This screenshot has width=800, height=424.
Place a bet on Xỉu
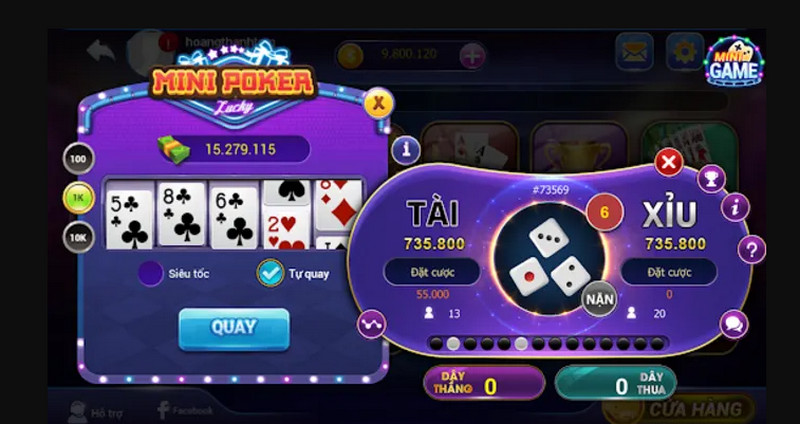click(669, 272)
